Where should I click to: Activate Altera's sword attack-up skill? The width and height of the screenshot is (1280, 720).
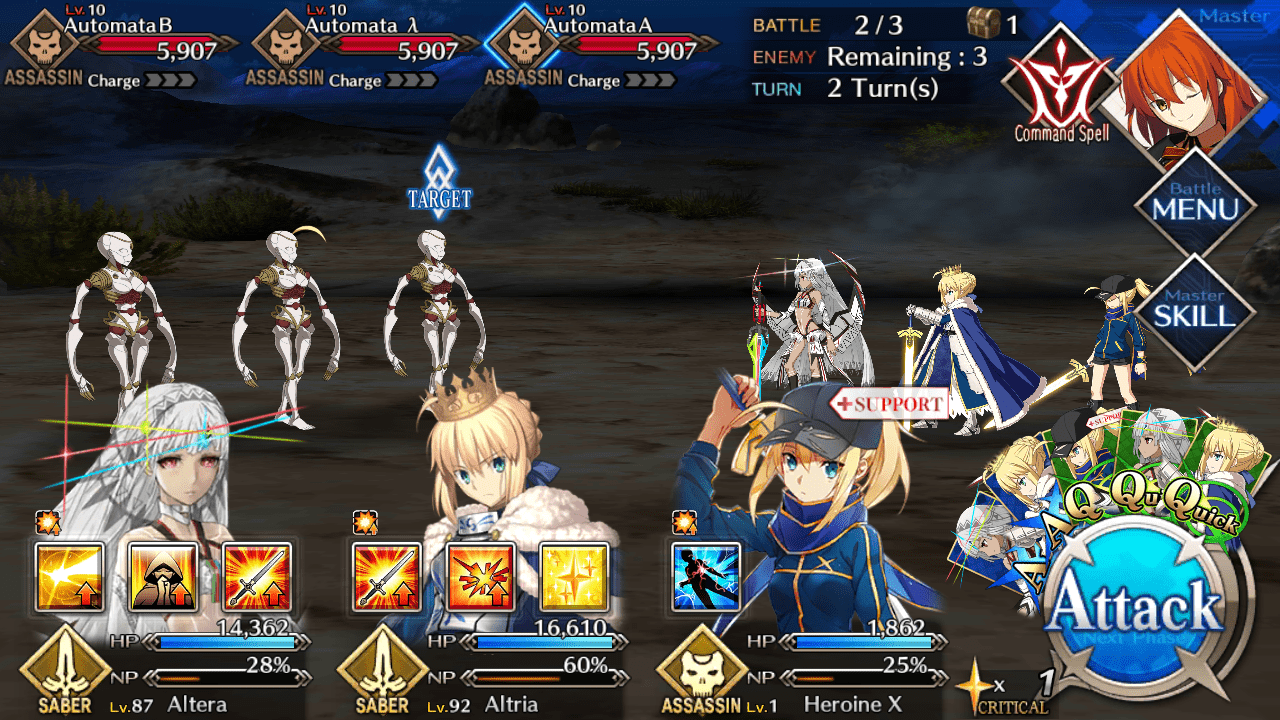pos(256,577)
